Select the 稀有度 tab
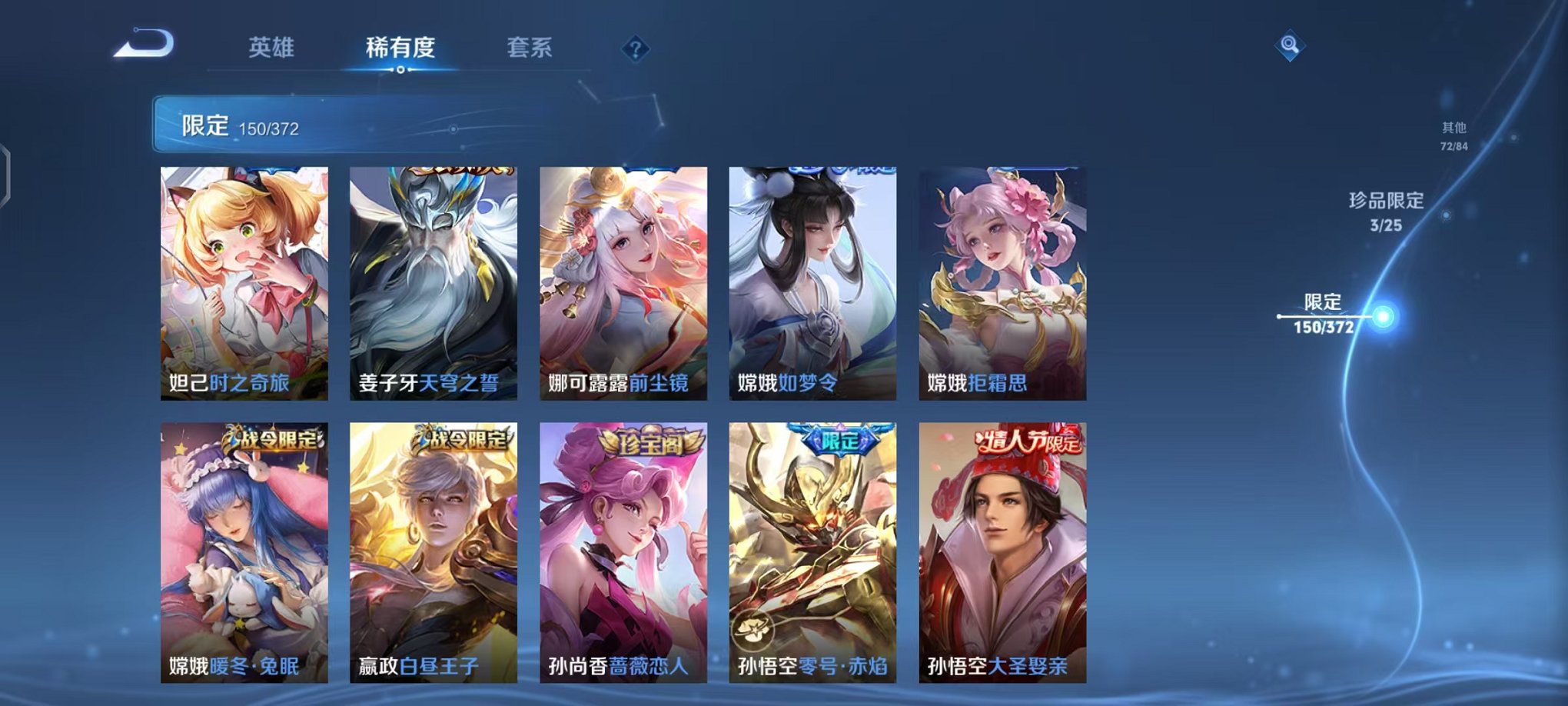The image size is (1568, 706). click(400, 48)
